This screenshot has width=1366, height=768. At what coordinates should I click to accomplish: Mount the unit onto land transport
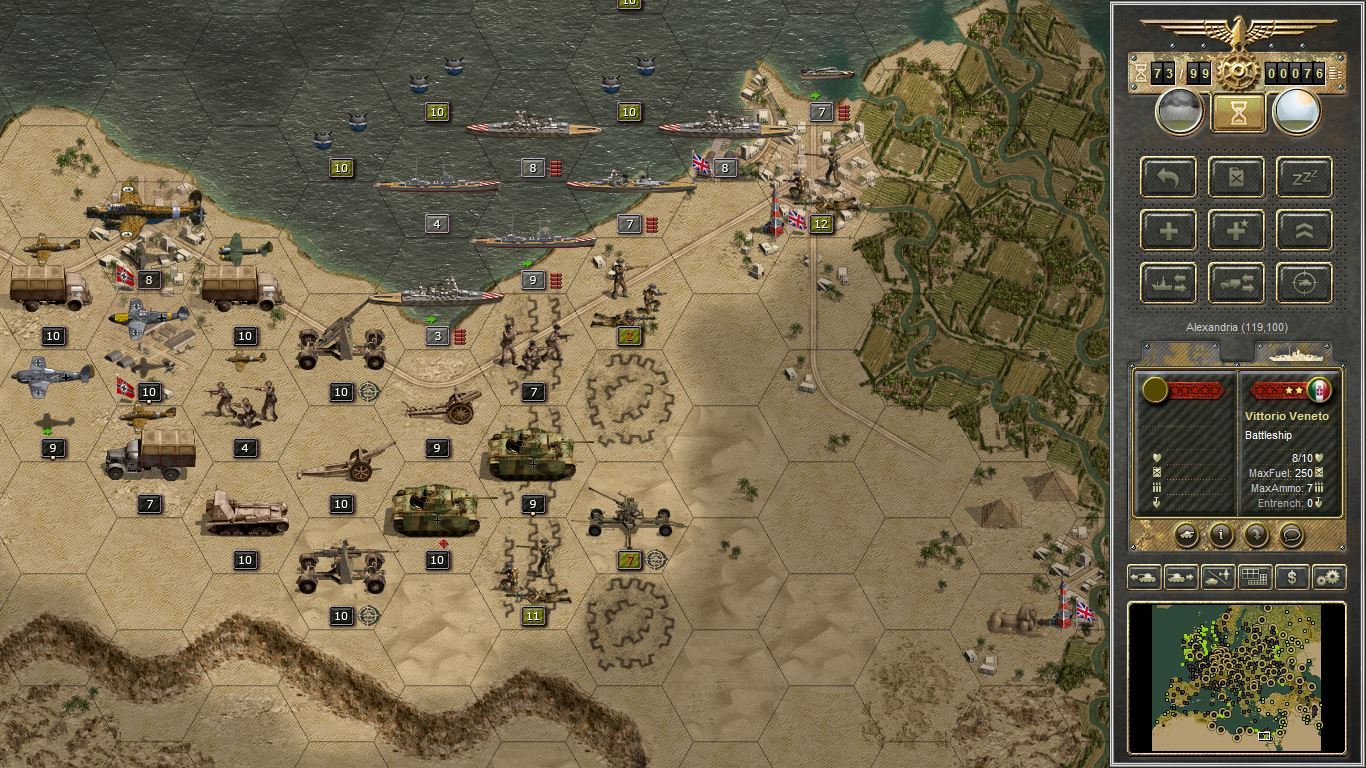point(1236,283)
